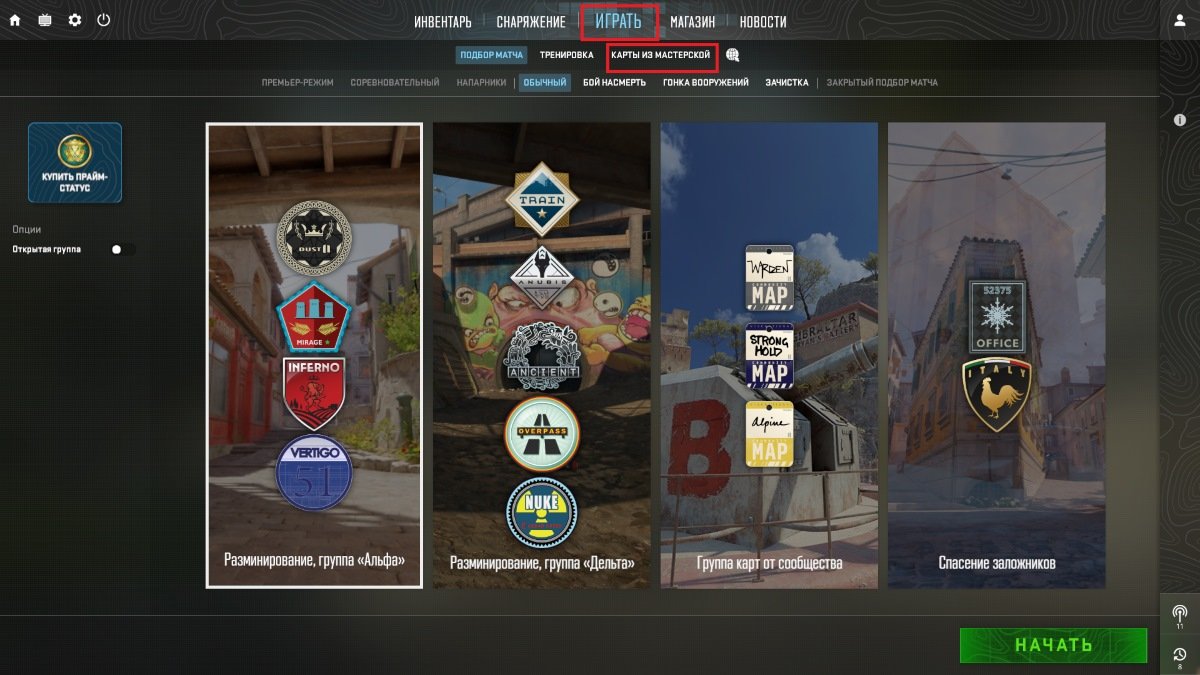Choose the Разминирование группа «Дельта» map card

(x=541, y=355)
